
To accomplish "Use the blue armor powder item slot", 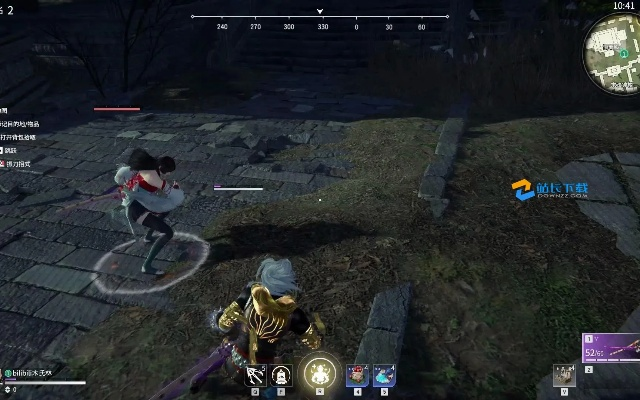I will point(384,375).
